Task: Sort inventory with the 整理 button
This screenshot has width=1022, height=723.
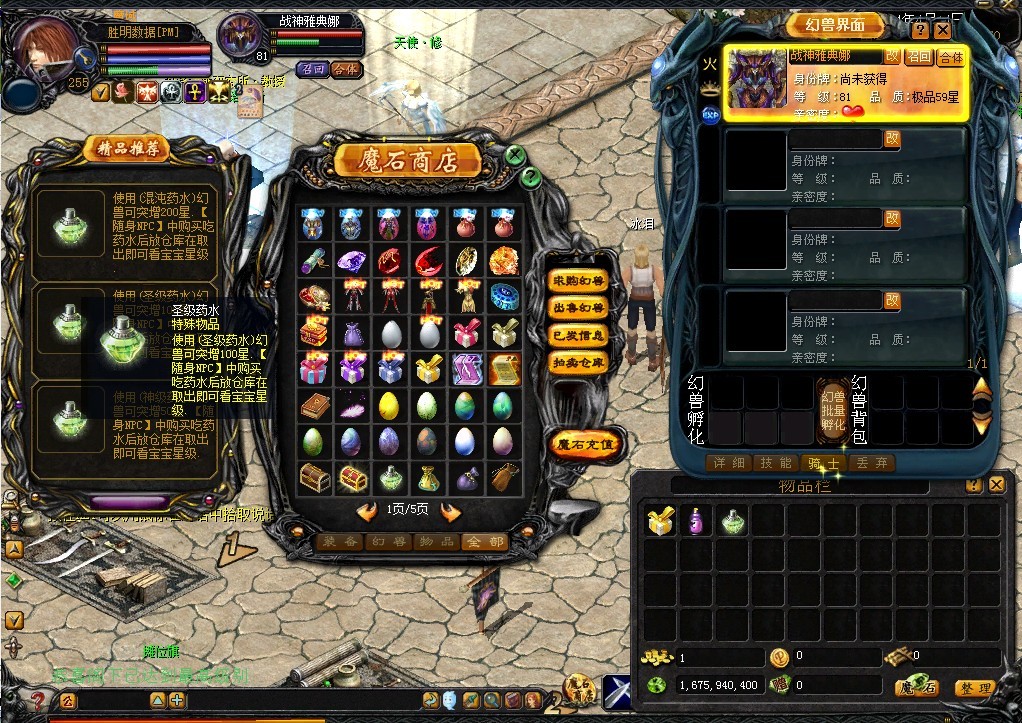Action: 973,688
